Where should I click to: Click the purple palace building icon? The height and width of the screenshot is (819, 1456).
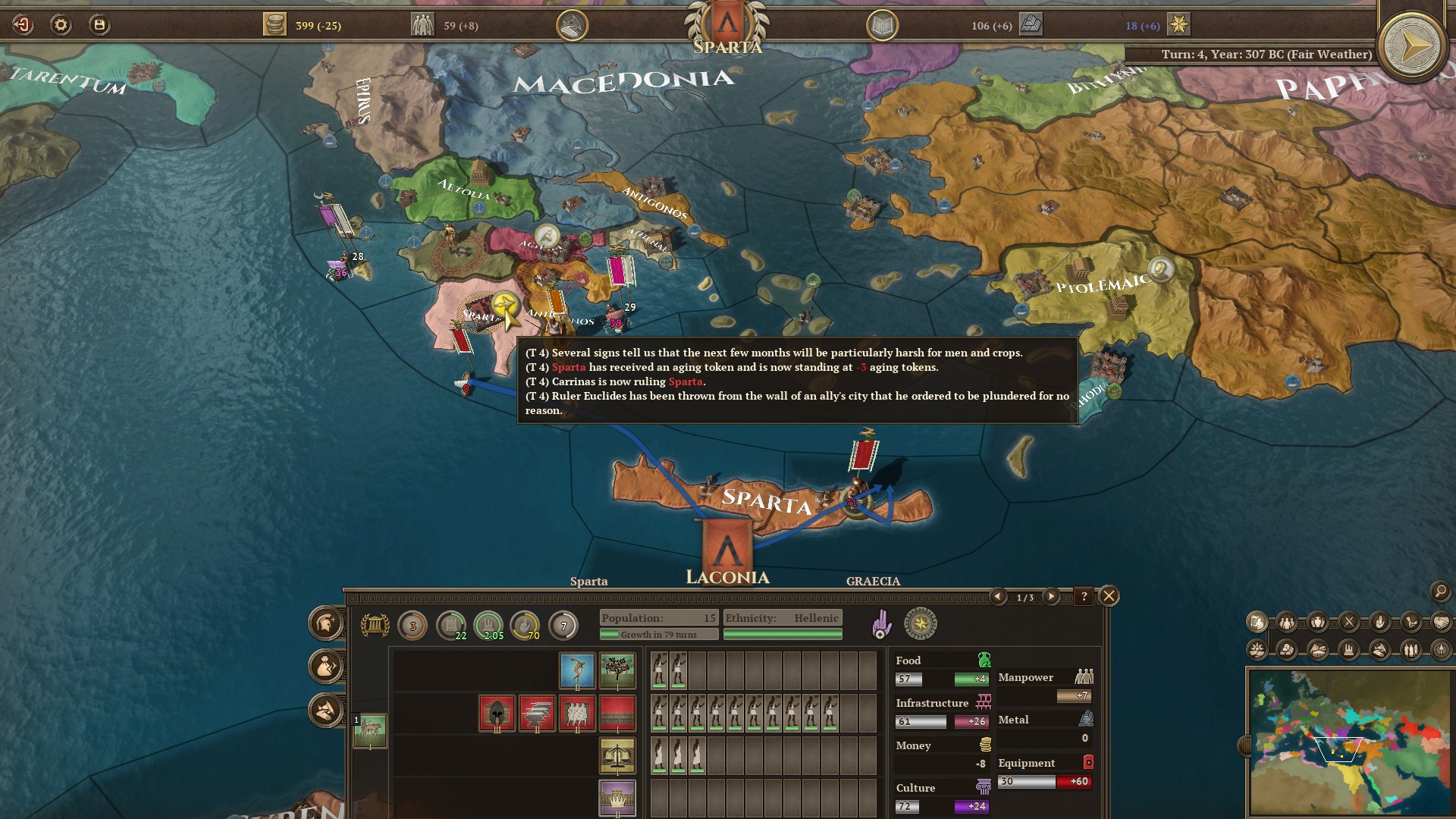[618, 799]
